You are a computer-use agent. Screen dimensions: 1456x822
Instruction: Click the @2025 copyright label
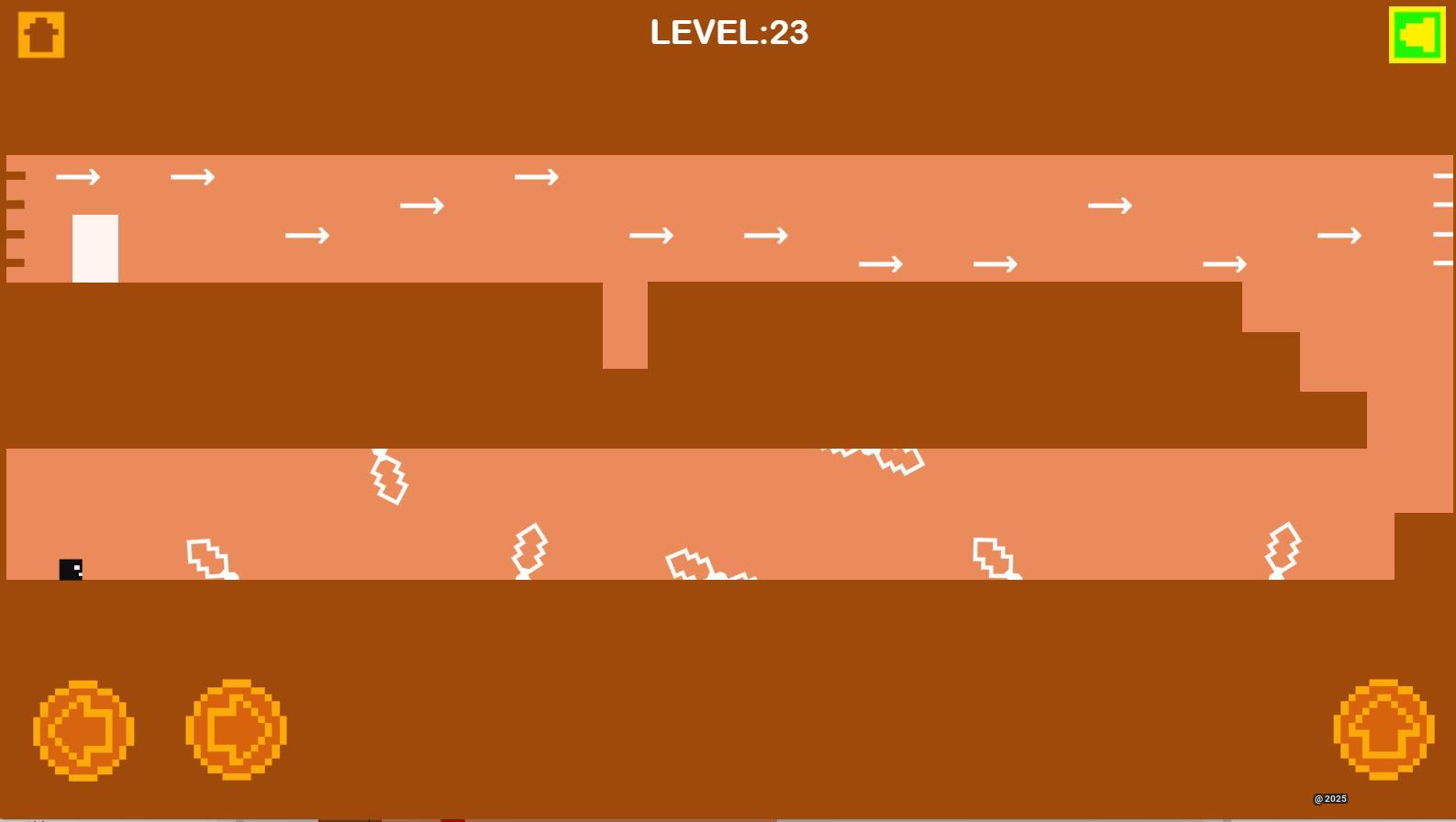(x=1329, y=797)
